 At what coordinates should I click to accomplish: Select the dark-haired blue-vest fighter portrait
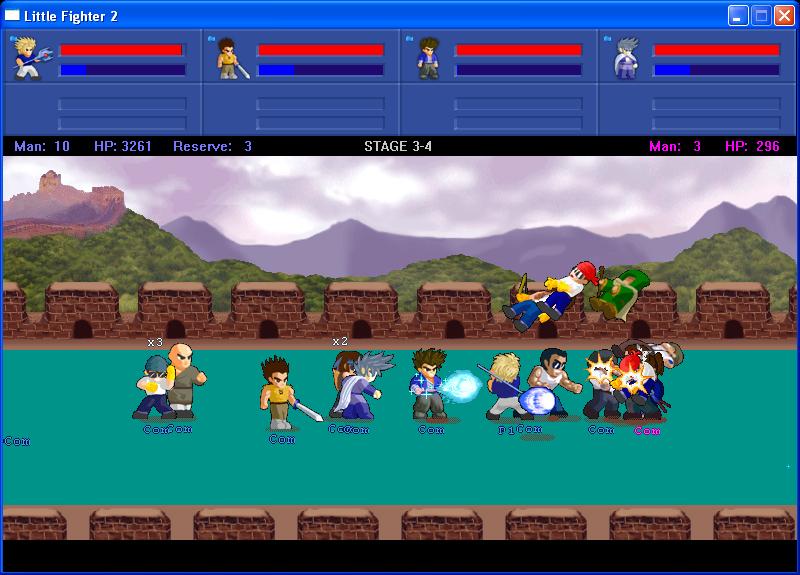point(429,59)
